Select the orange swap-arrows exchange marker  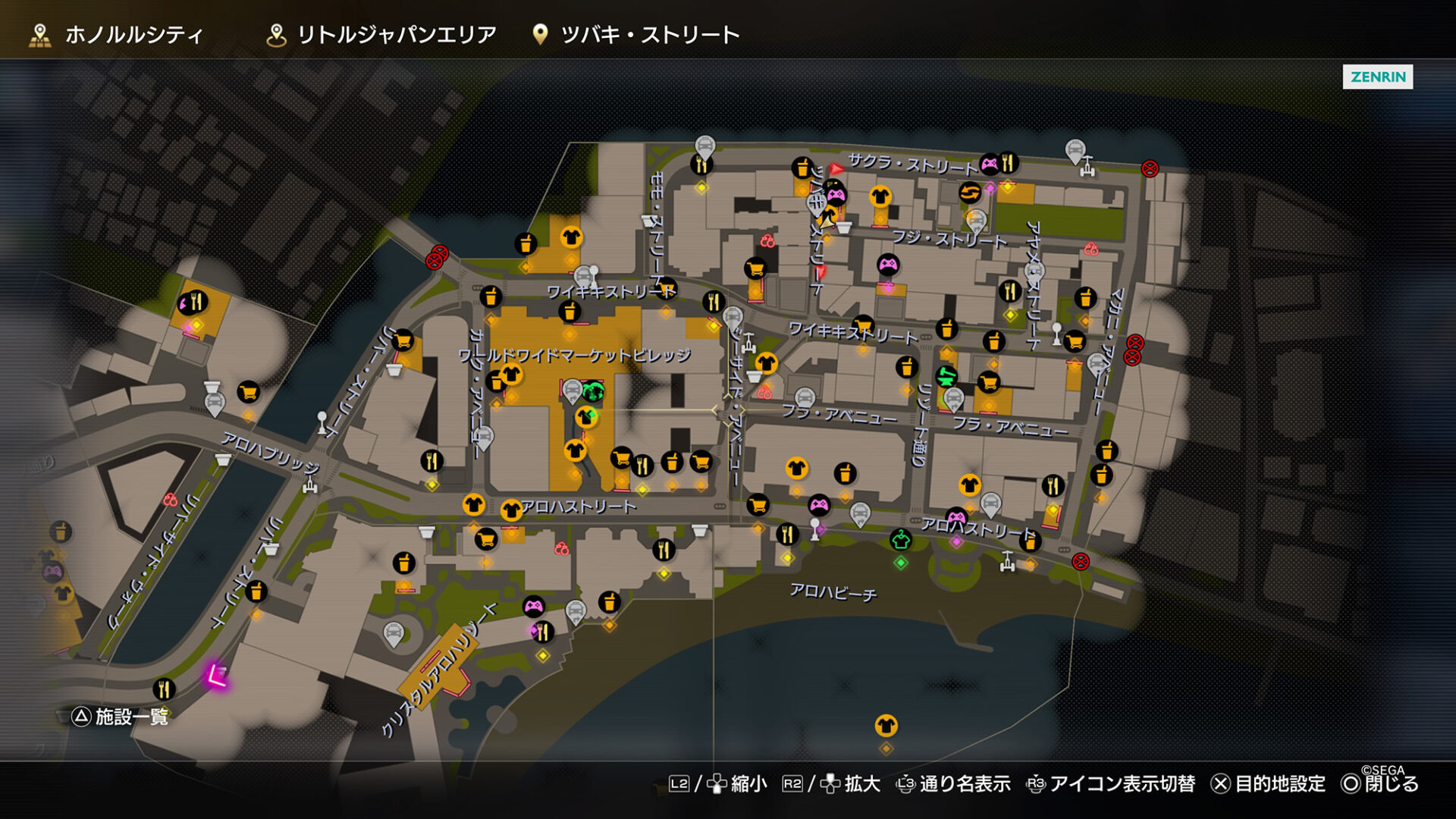click(x=969, y=193)
